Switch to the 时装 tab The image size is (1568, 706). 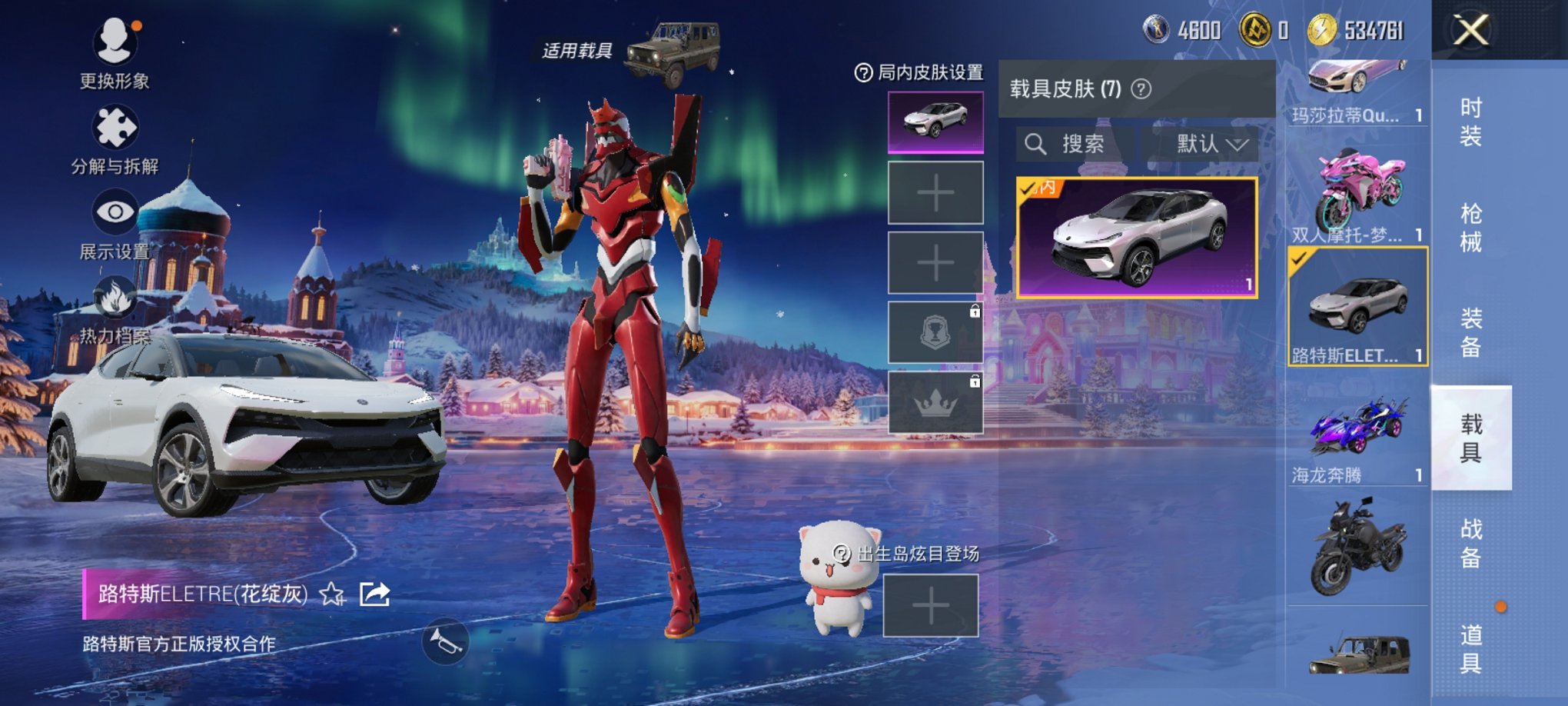click(x=1473, y=121)
